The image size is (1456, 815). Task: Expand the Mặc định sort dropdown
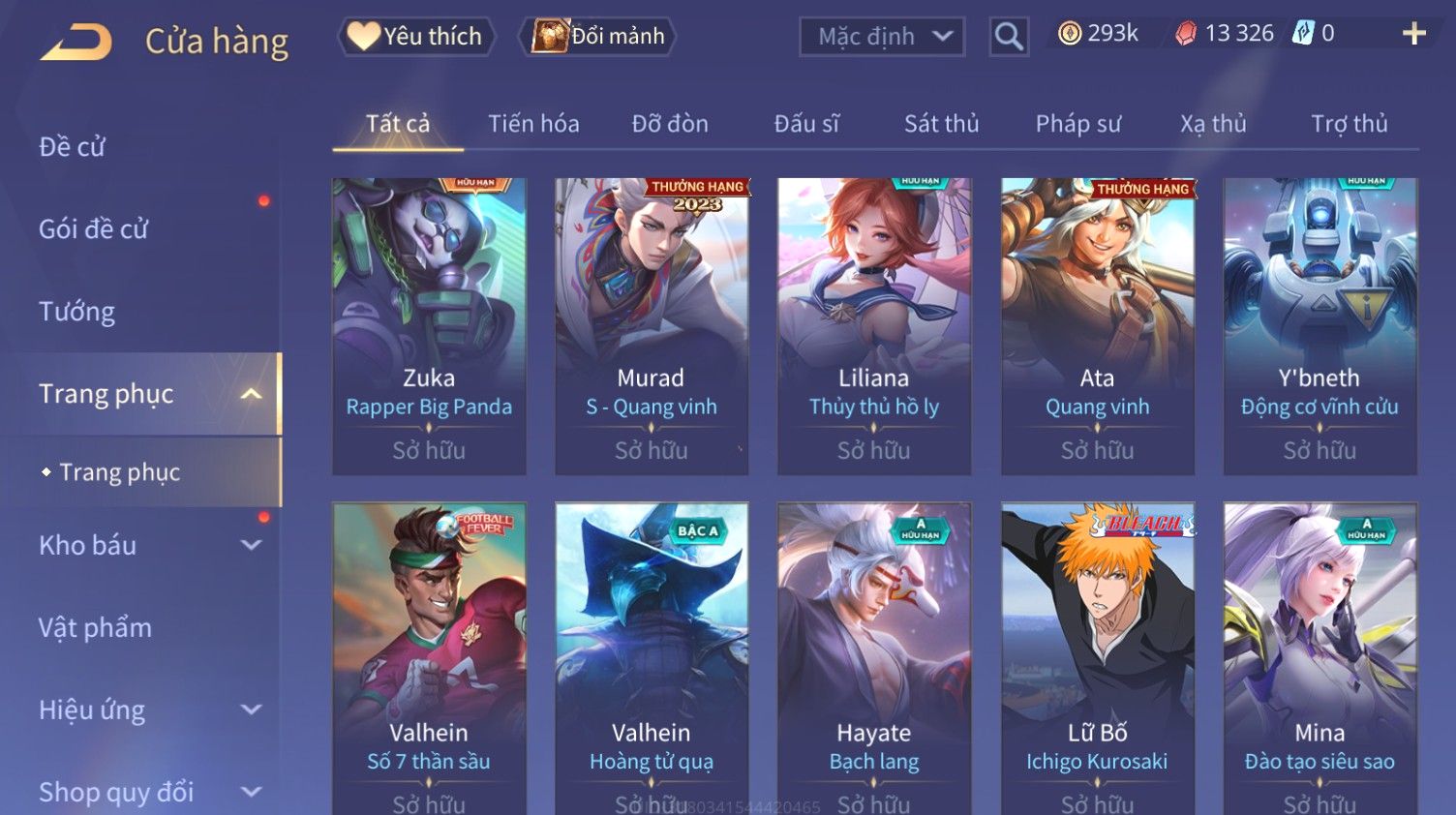pyautogui.click(x=881, y=37)
